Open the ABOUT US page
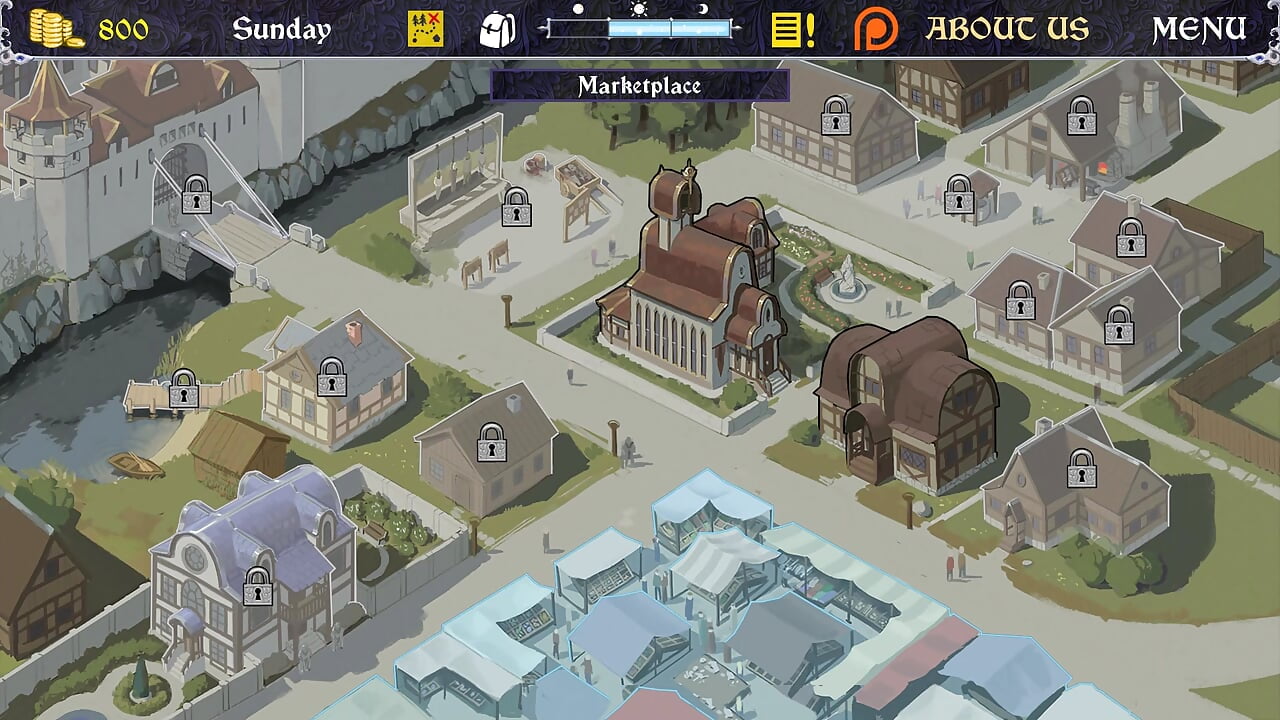Image resolution: width=1280 pixels, height=720 pixels. click(x=1007, y=30)
